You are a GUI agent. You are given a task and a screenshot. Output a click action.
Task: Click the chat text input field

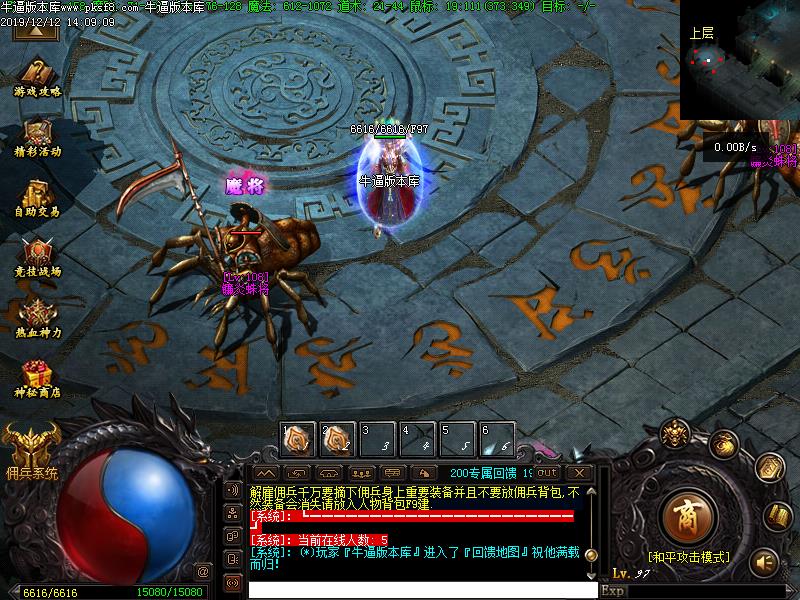[x=420, y=590]
